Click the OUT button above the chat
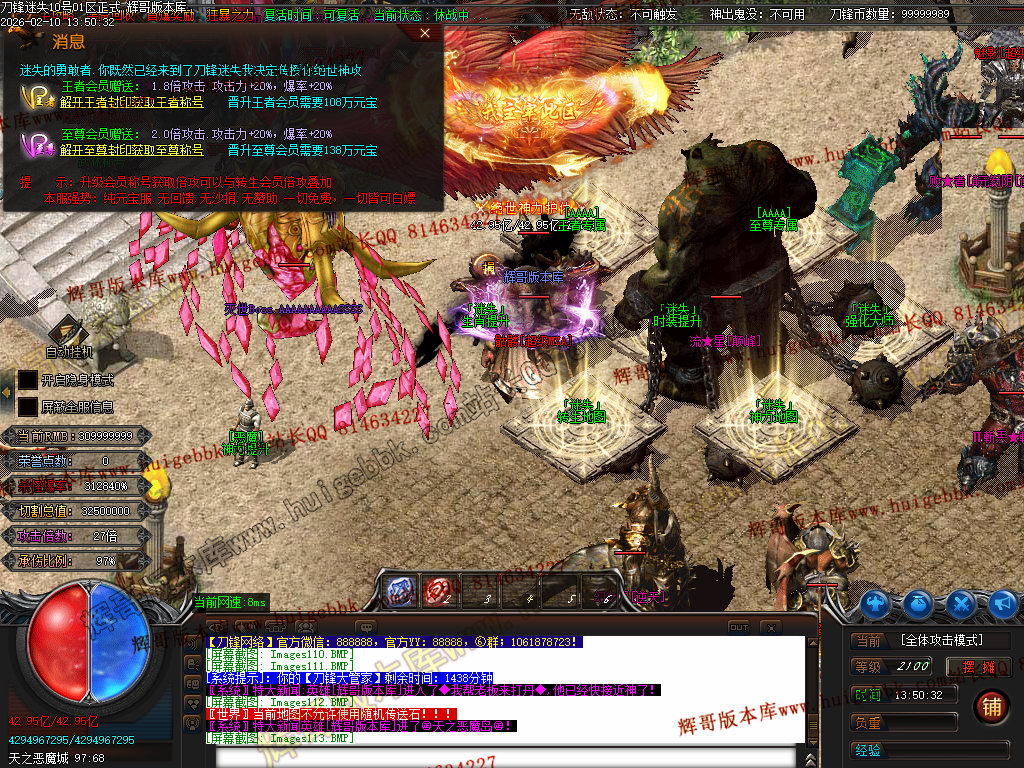1024x768 pixels. (x=738, y=627)
